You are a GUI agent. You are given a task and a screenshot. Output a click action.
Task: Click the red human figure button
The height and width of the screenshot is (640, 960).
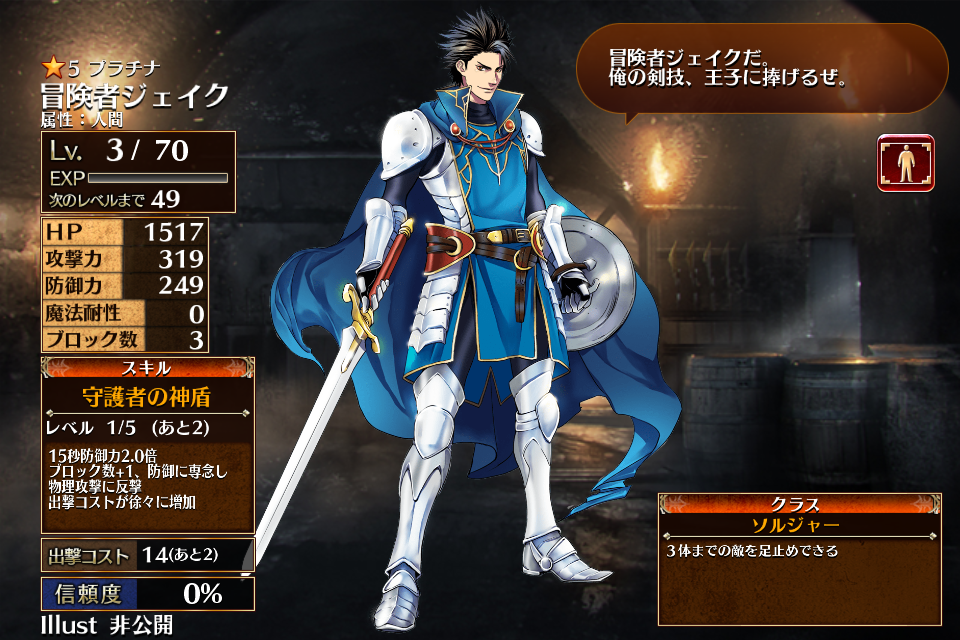[906, 163]
